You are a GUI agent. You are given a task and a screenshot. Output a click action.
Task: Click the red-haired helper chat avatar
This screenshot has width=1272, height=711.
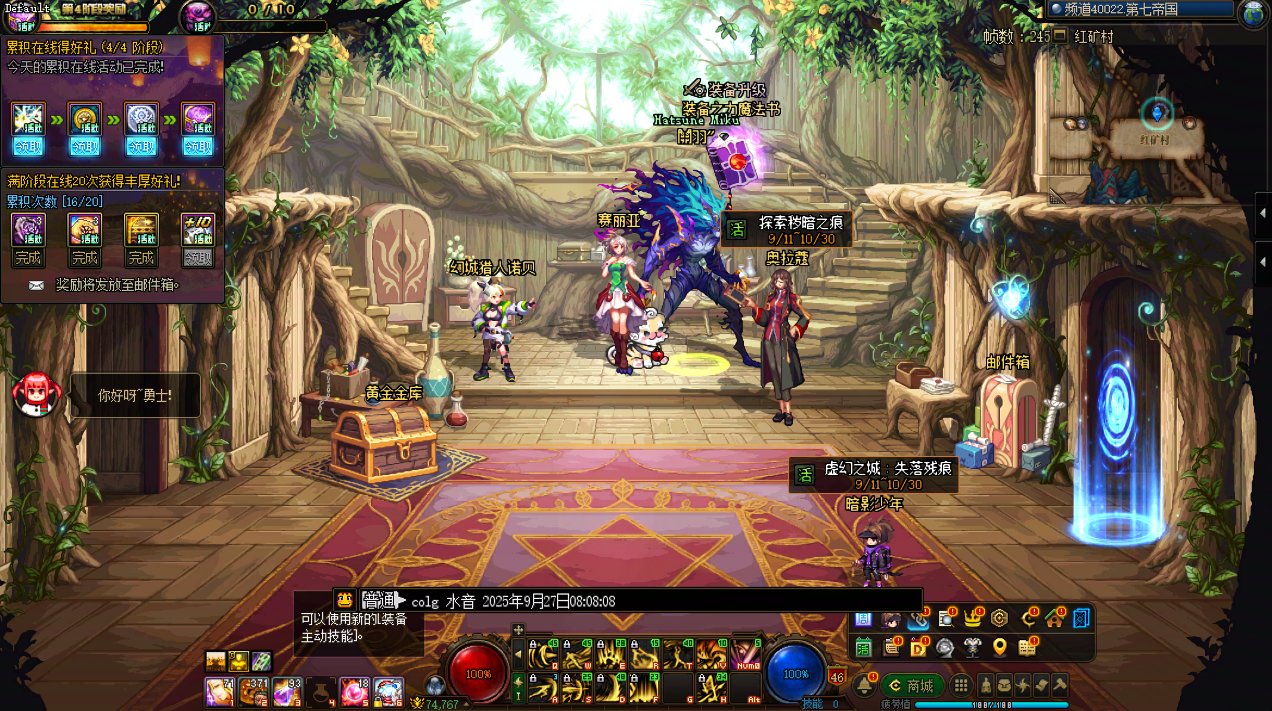[x=32, y=393]
